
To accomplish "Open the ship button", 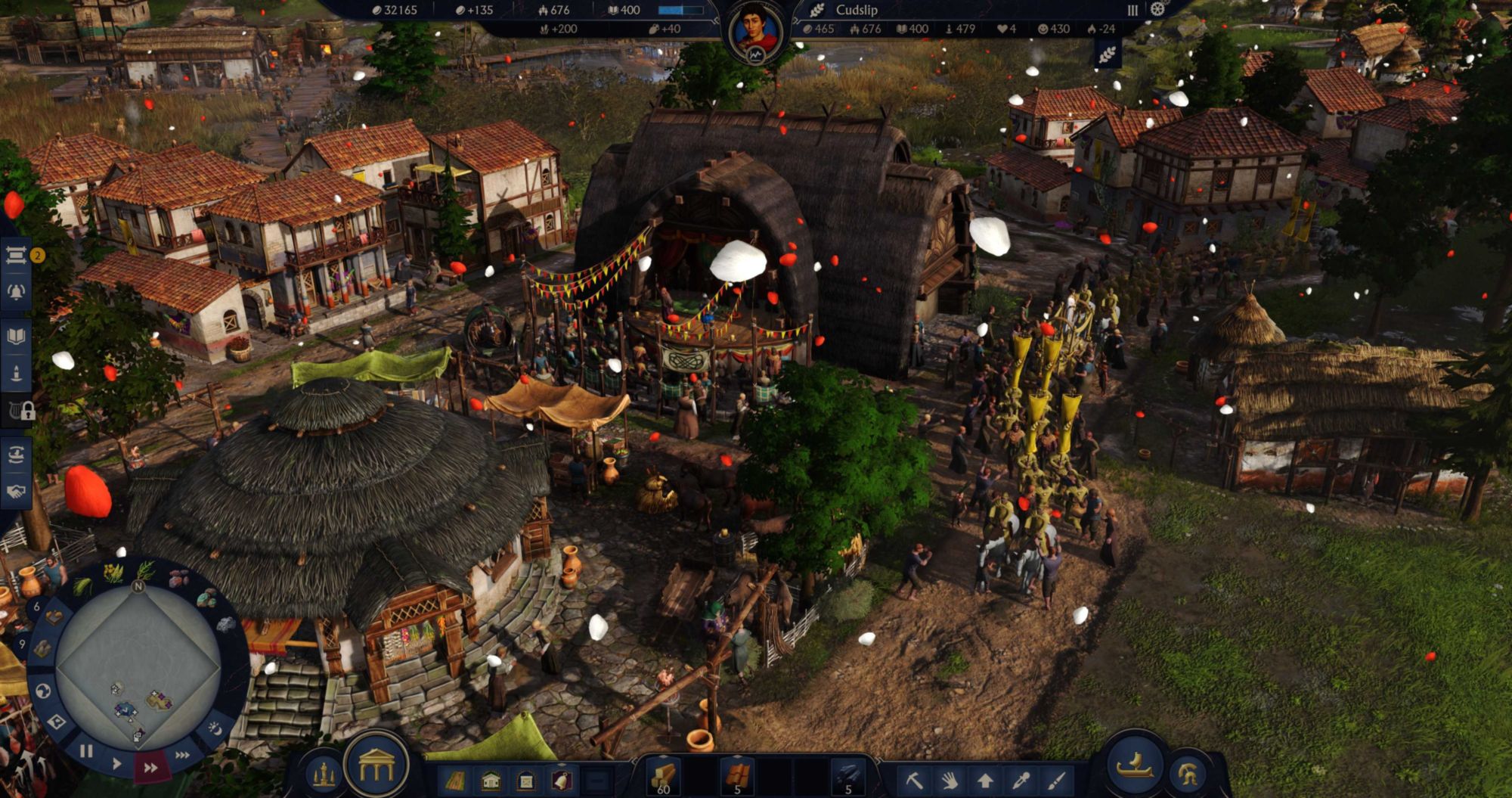I will (1135, 765).
